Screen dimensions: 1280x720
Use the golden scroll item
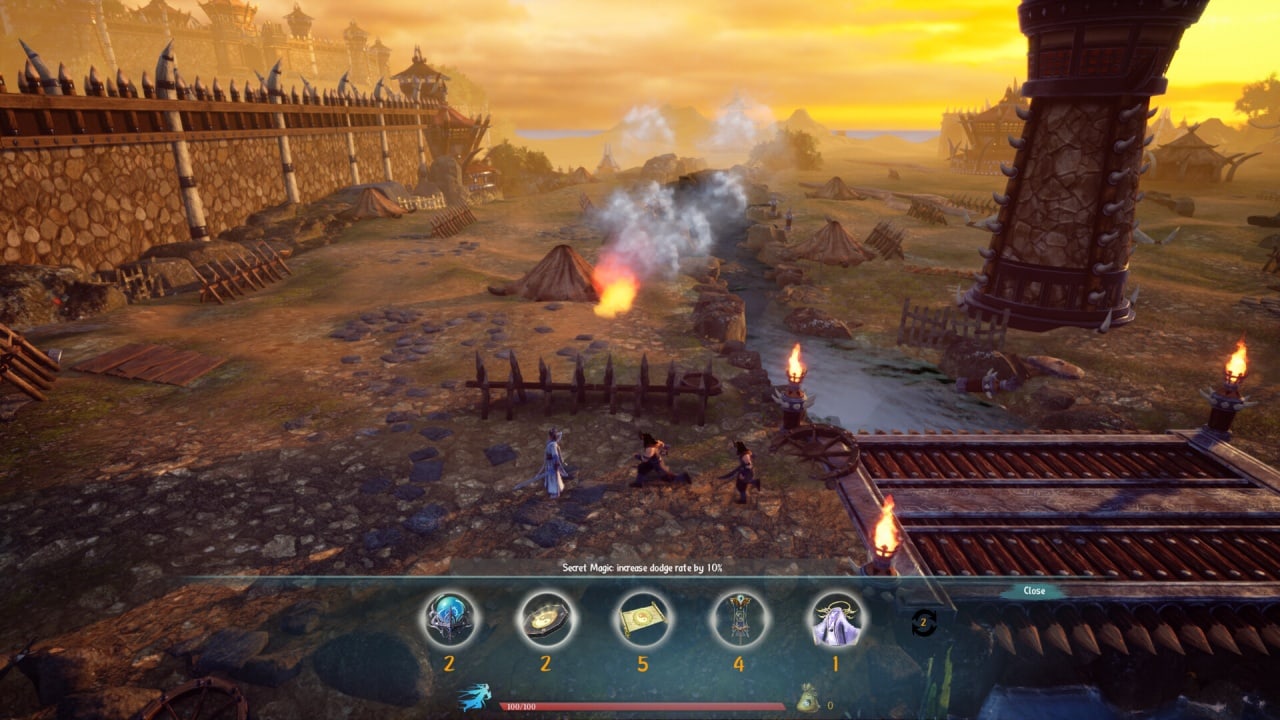[x=642, y=620]
